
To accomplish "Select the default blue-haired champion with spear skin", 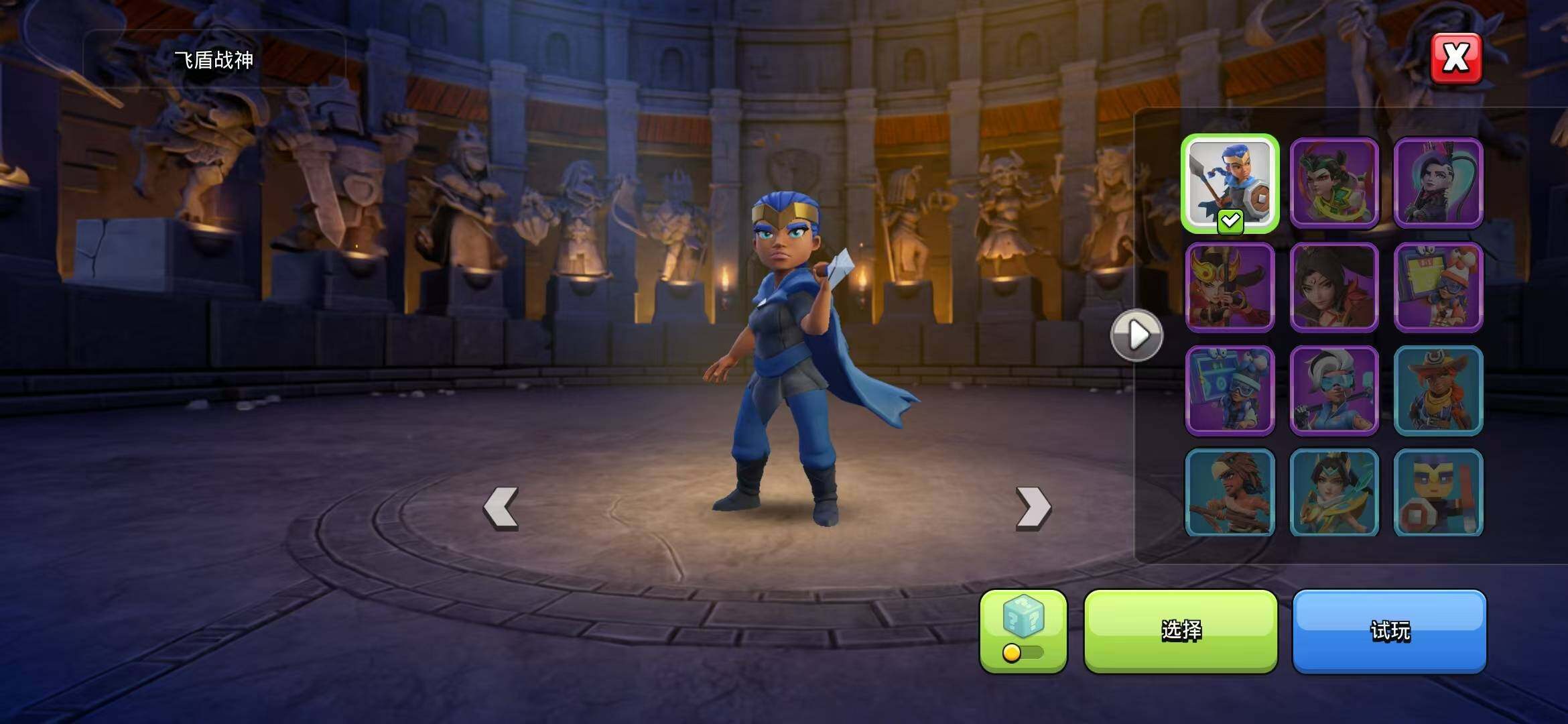I will [1230, 183].
